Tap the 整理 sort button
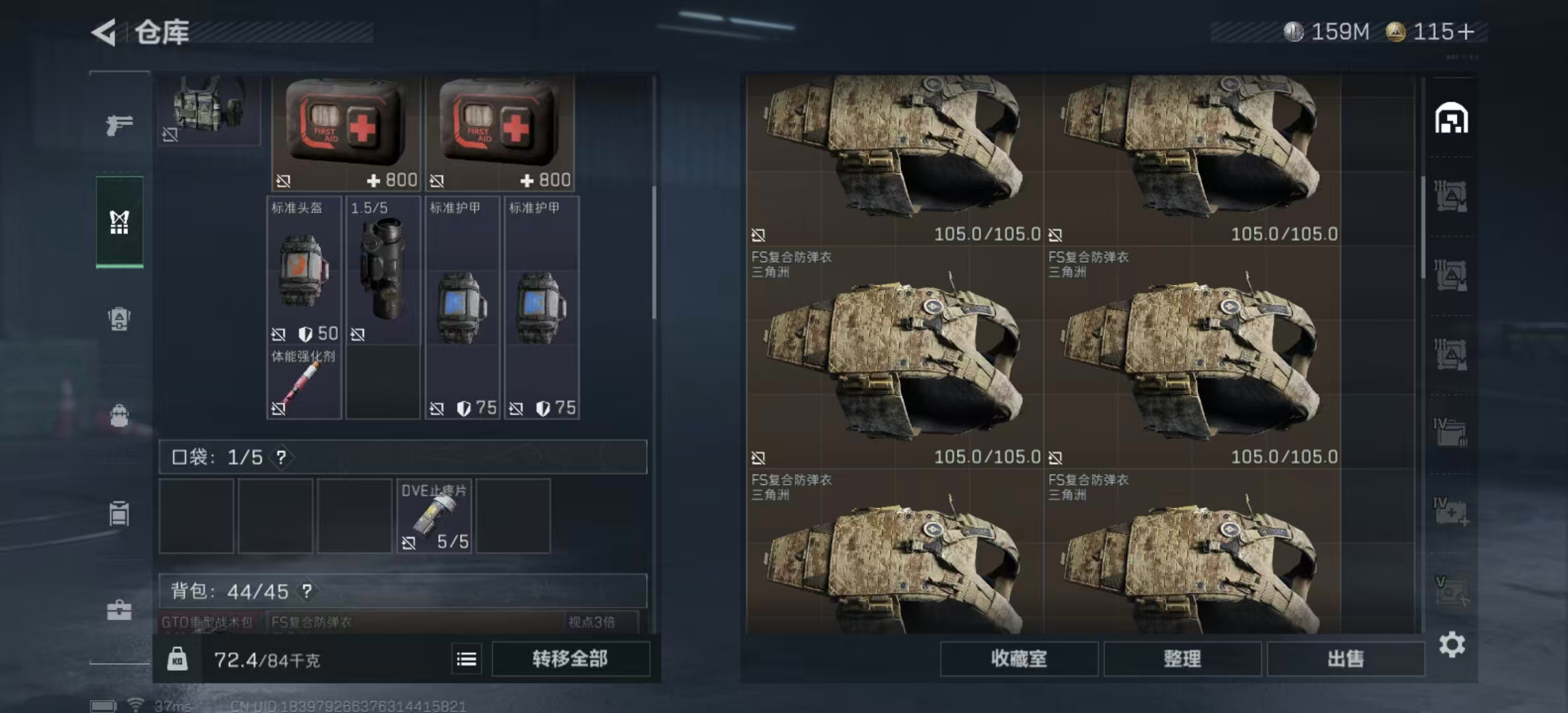 [1182, 659]
